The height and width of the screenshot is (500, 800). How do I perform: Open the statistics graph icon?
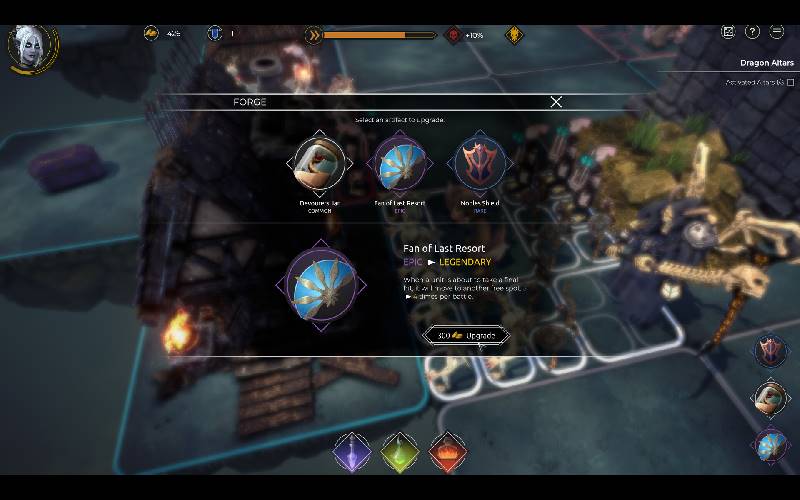click(x=728, y=32)
